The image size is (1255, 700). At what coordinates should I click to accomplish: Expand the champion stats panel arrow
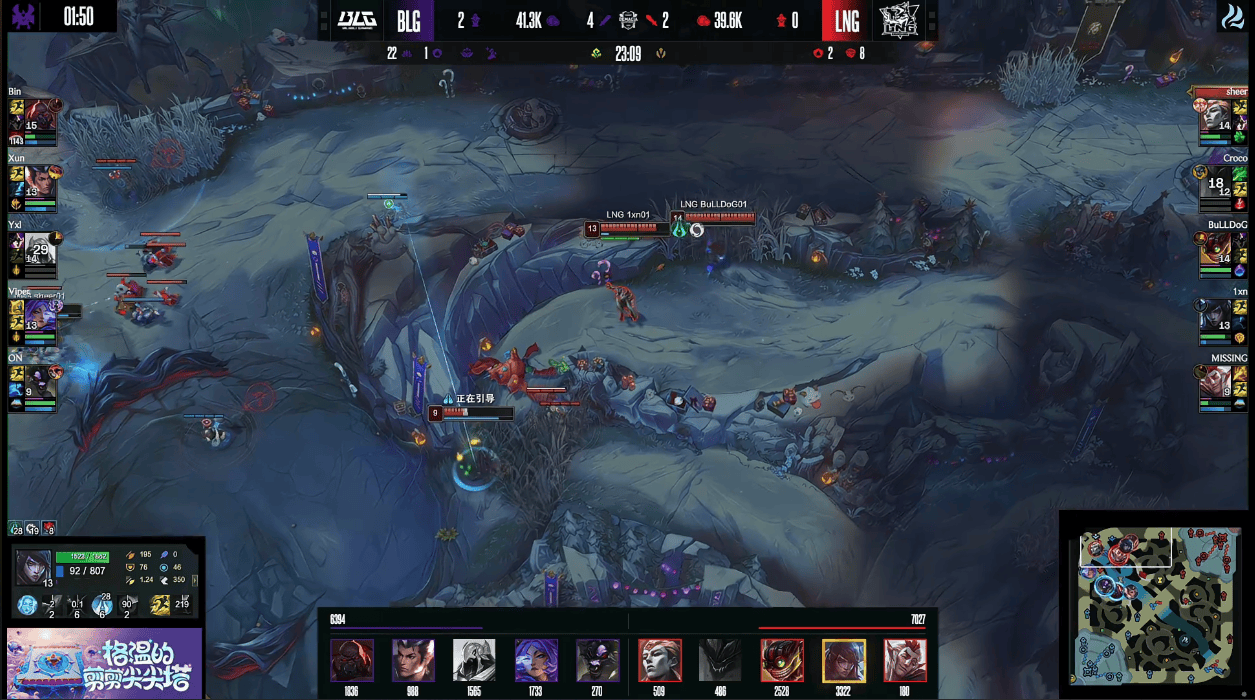tap(195, 580)
